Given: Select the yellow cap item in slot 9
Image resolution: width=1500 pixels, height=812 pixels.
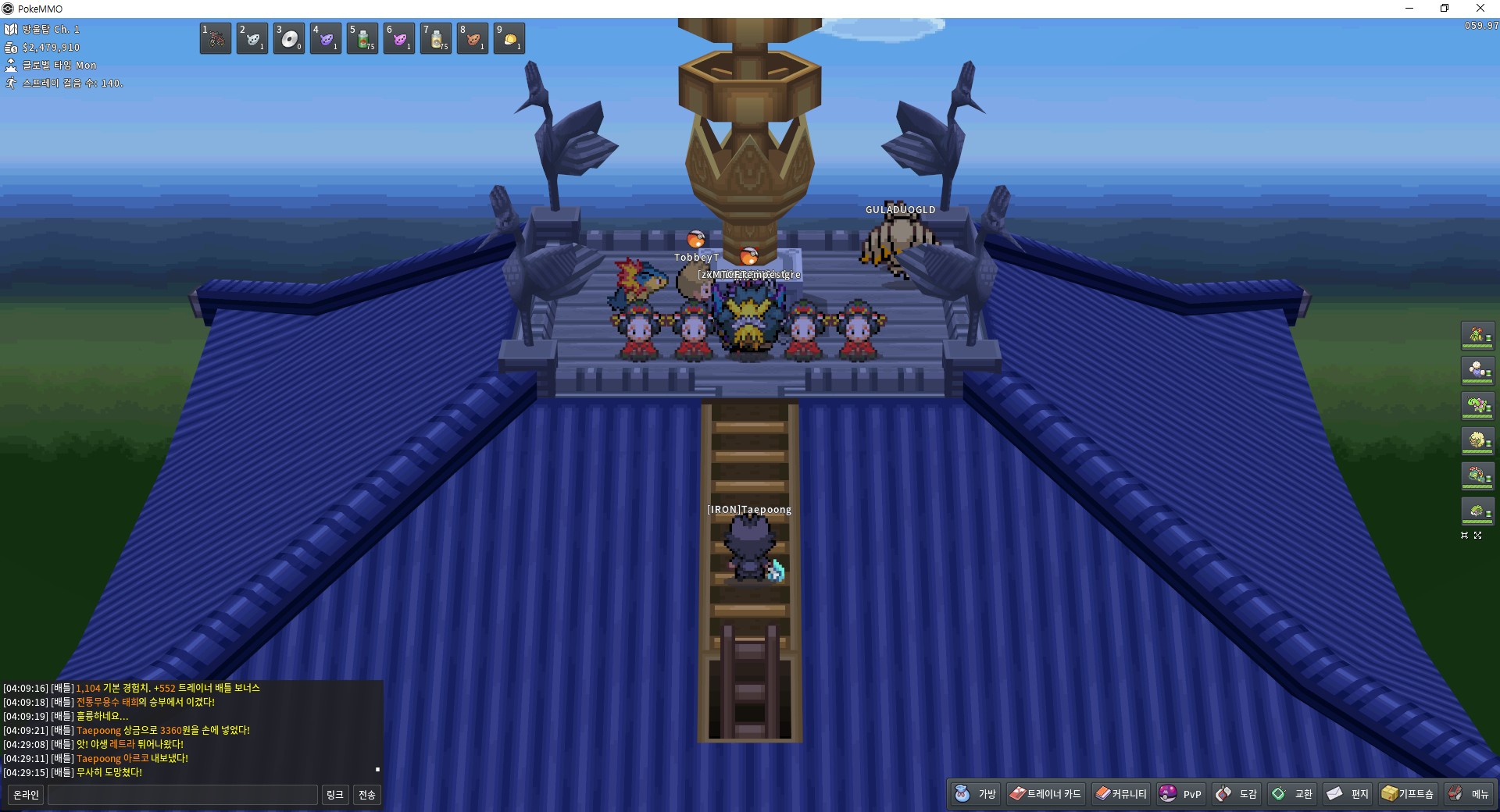Looking at the screenshot, I should point(509,38).
